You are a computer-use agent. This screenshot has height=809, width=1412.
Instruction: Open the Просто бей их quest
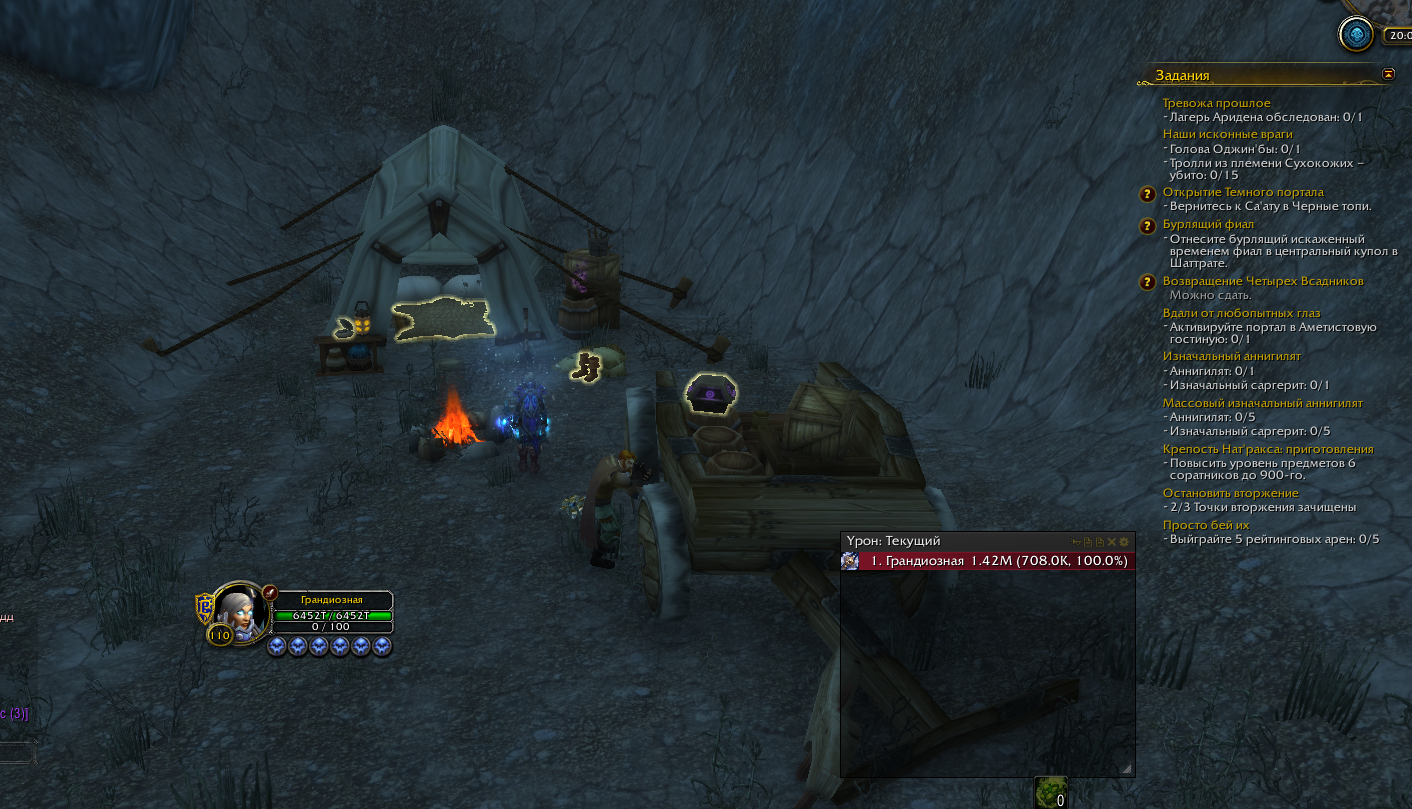coord(1206,525)
